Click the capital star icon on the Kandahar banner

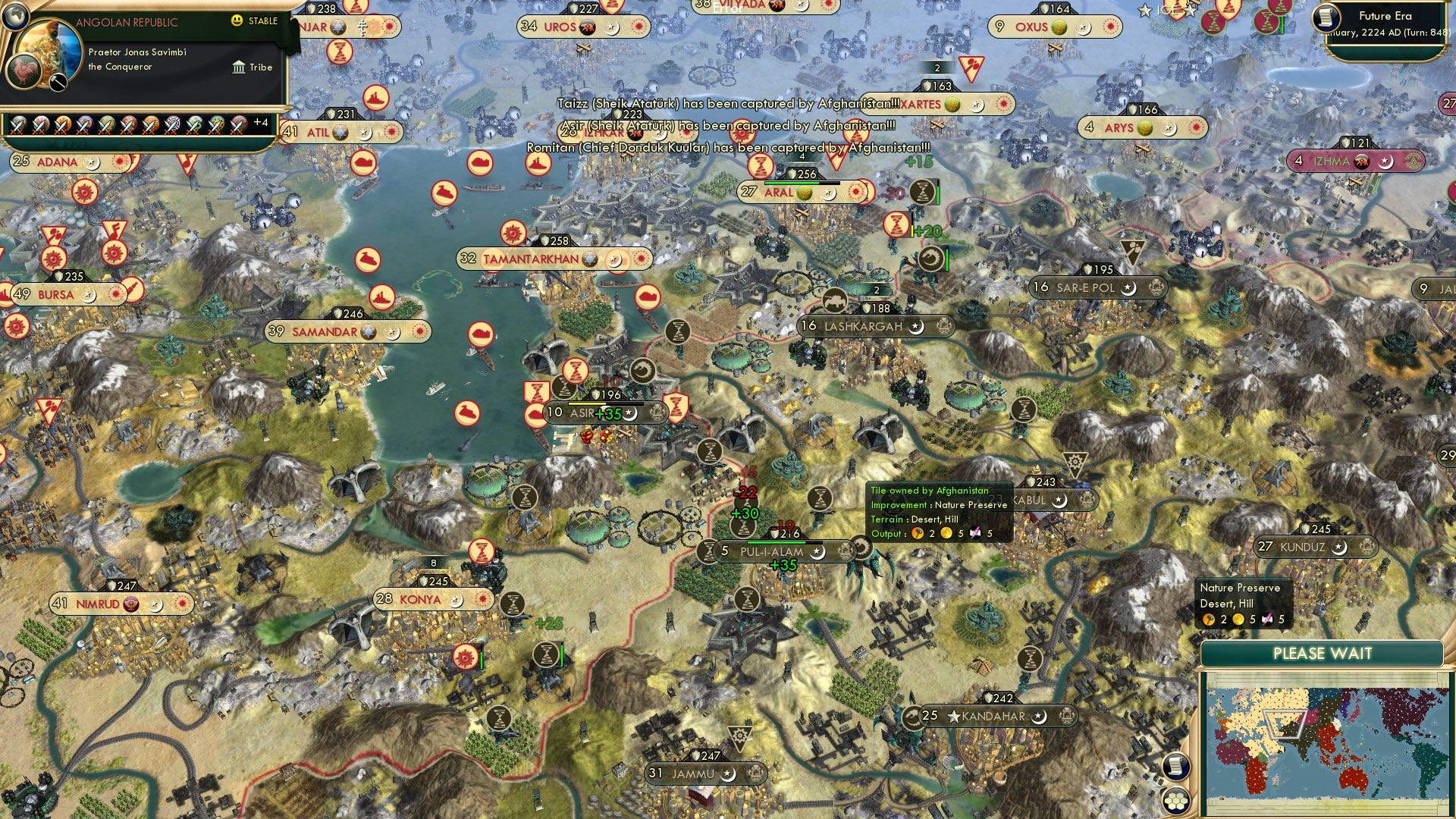(x=954, y=717)
